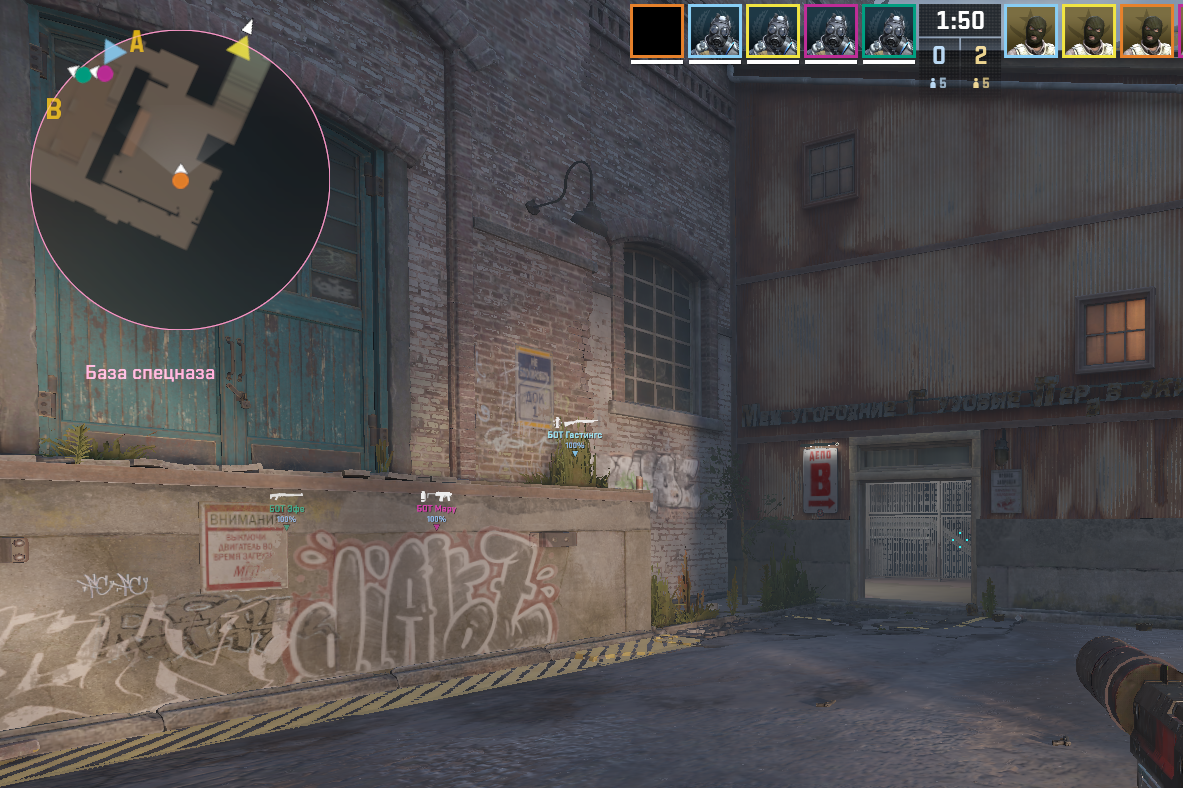This screenshot has height=788, width=1183.
Task: Click the orange player dot on the radar
Action: pos(180,180)
